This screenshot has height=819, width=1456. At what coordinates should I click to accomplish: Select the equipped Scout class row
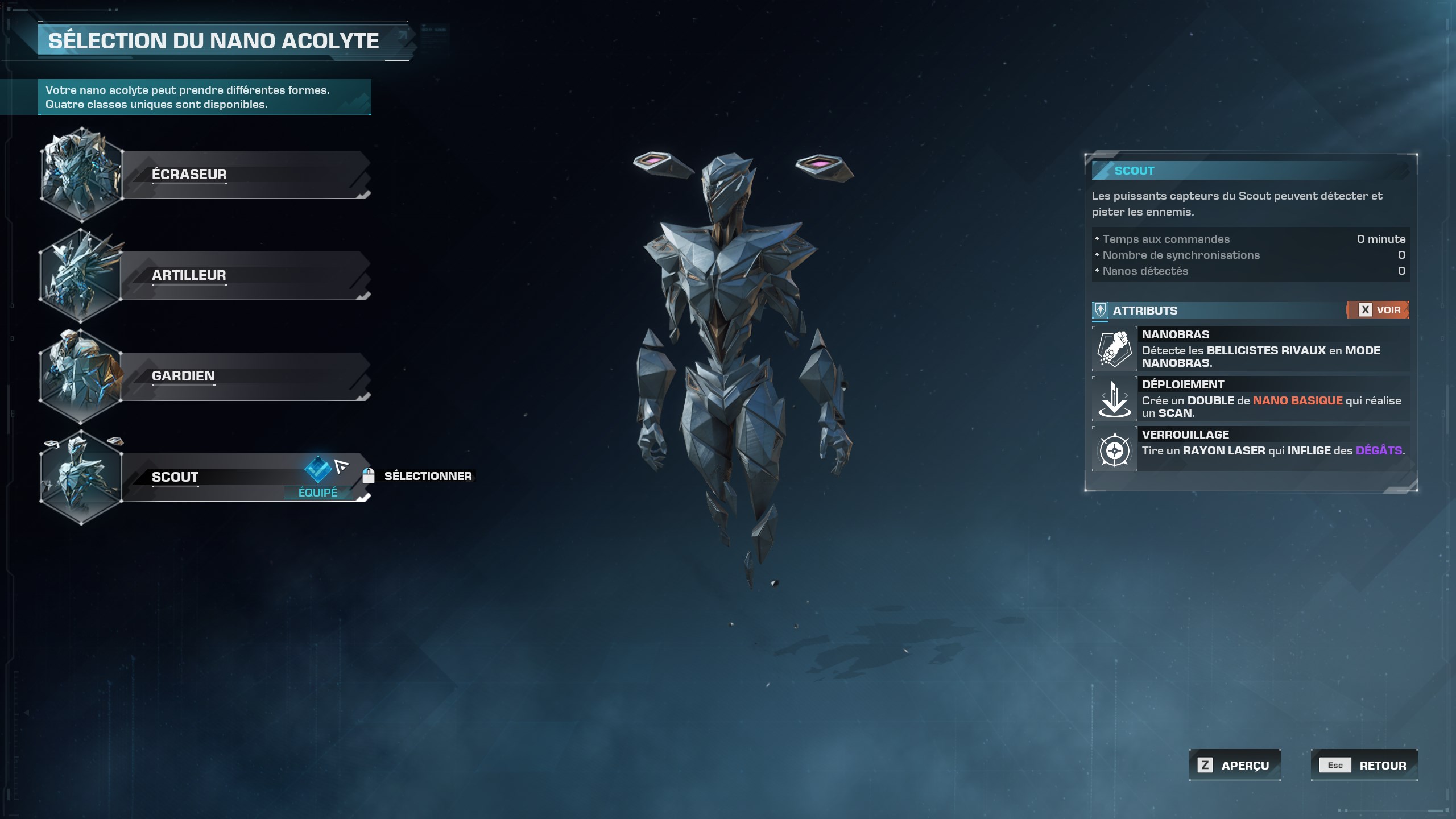coord(227,477)
